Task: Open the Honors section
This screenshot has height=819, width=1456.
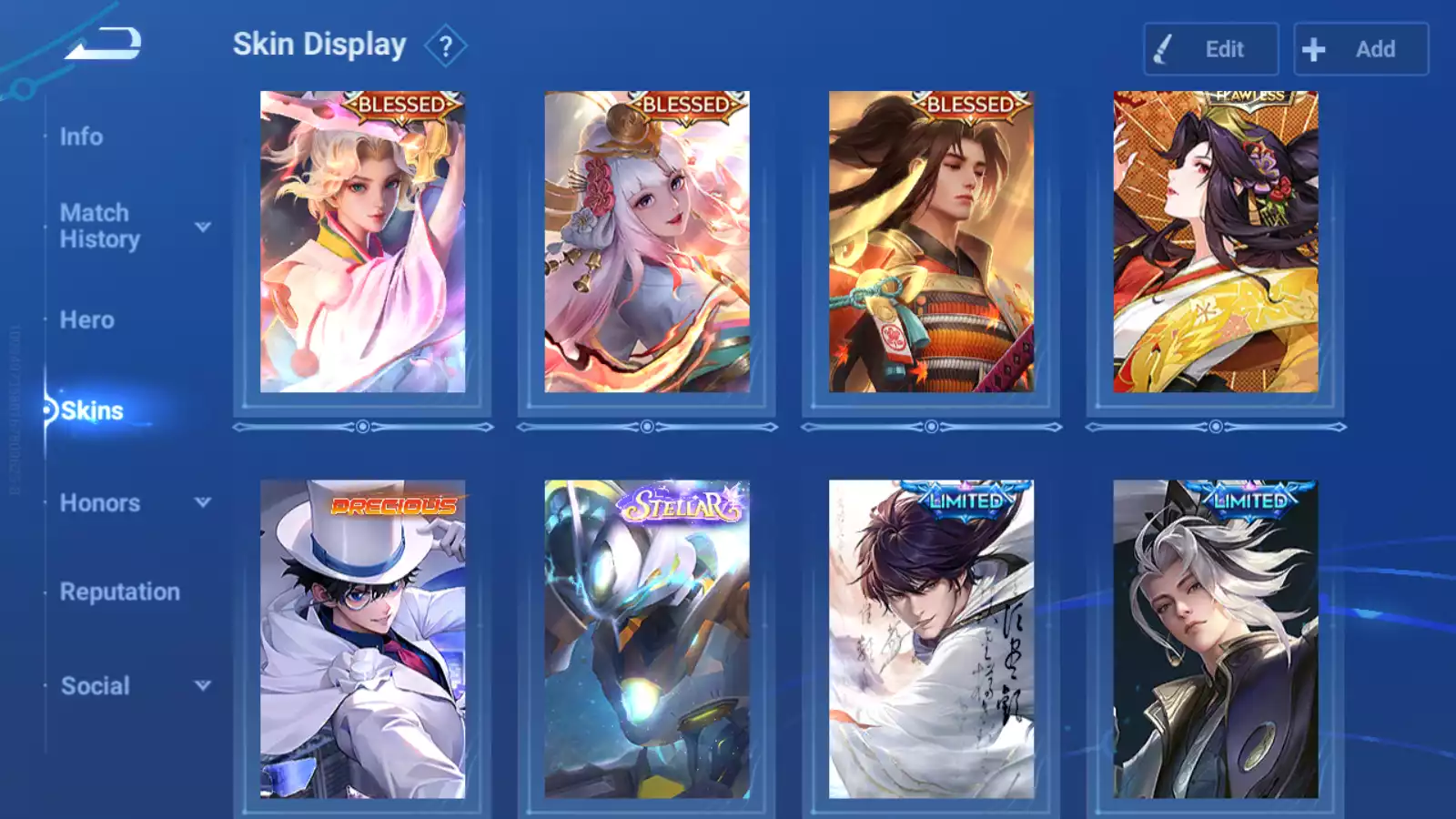Action: pos(100,503)
